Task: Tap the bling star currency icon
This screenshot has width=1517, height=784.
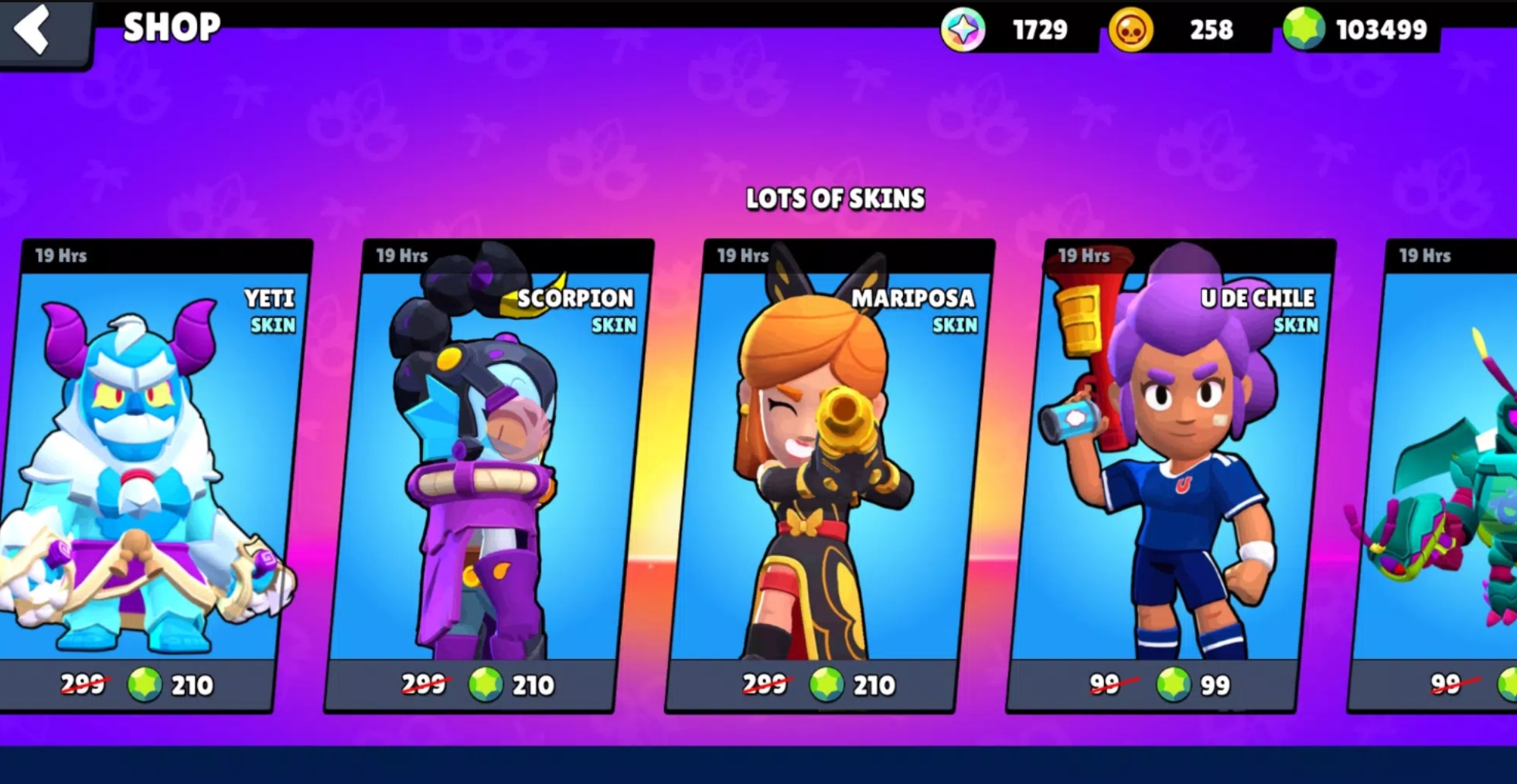Action: [x=963, y=30]
